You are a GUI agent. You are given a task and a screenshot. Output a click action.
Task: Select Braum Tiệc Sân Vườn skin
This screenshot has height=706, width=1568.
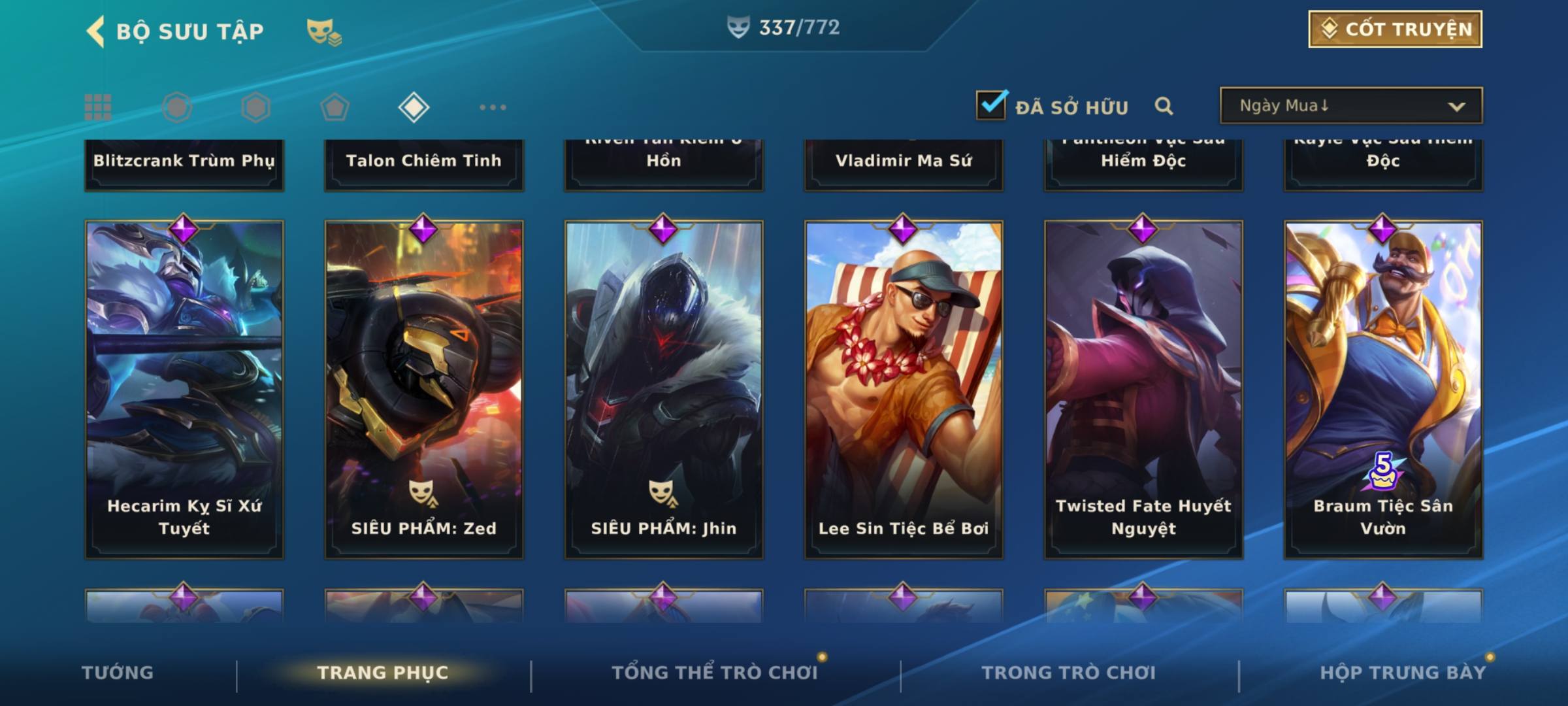1383,389
